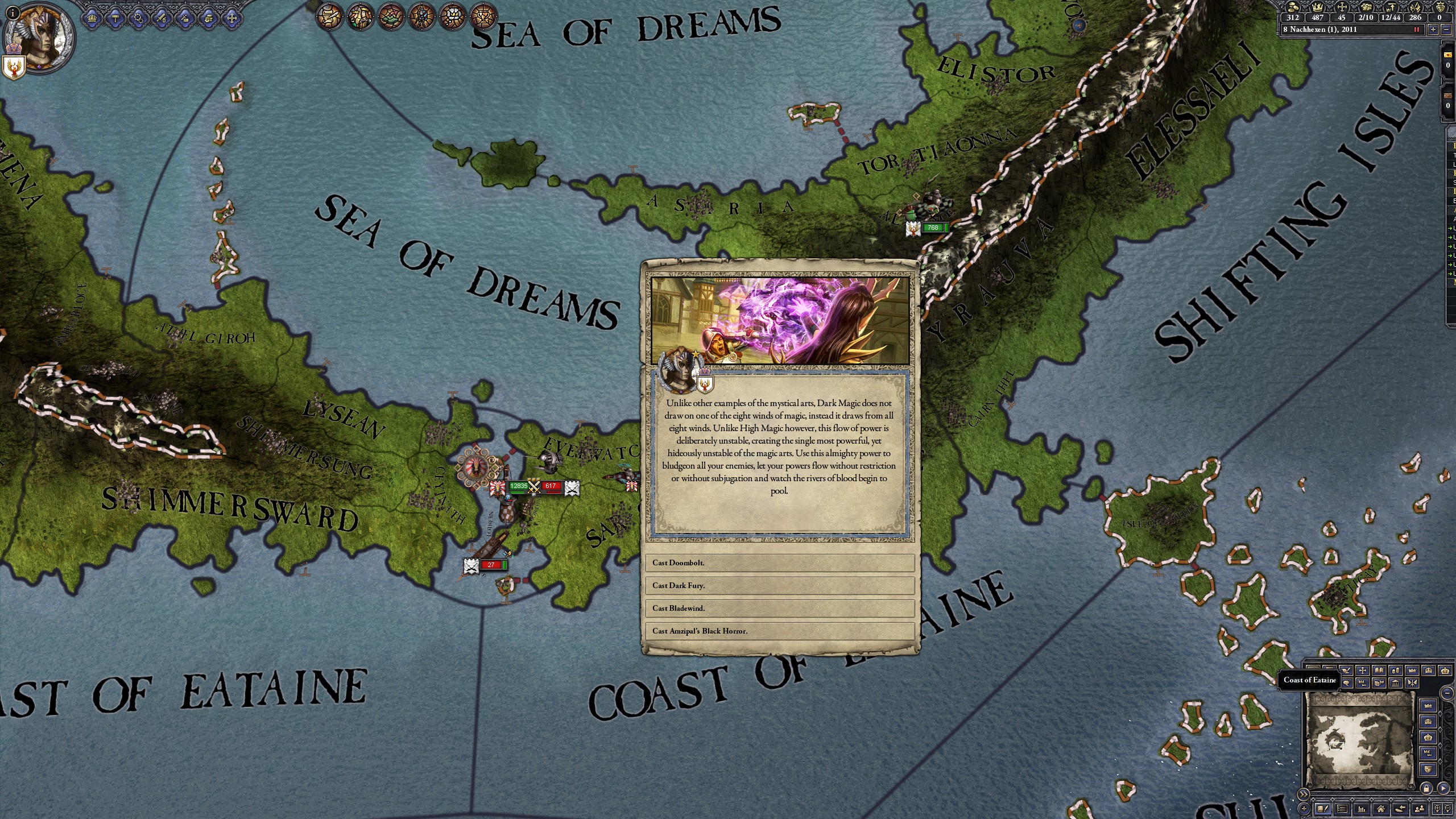Open the character finder with the two-people icon
Image resolution: width=1456 pixels, height=819 pixels.
[1419, 809]
